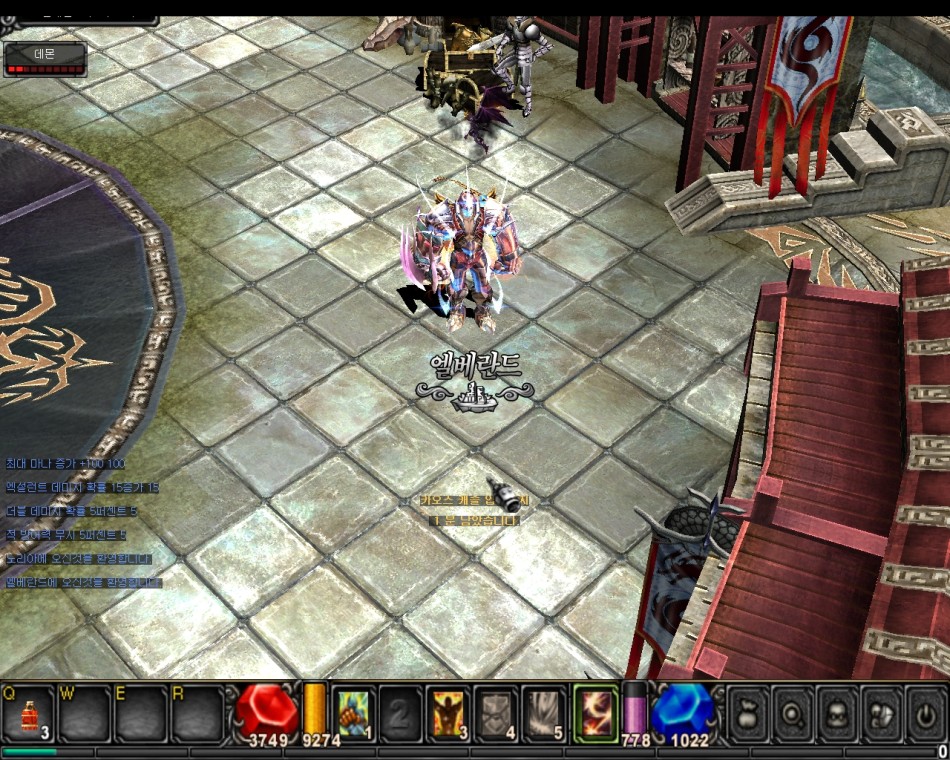950x760 pixels.
Task: Click the power icon system menu button
Action: click(926, 714)
